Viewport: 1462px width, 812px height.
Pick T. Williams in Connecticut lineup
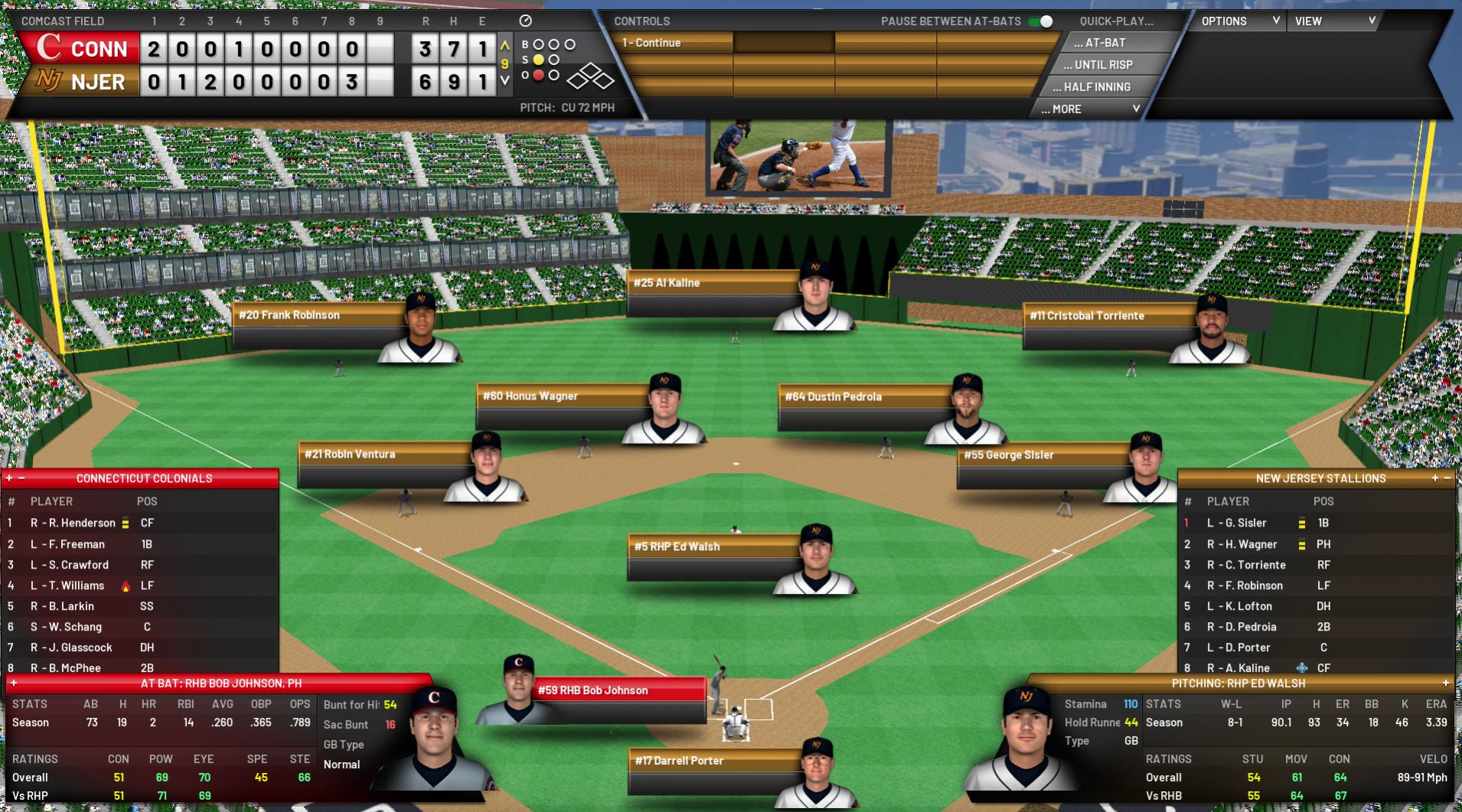pos(75,585)
